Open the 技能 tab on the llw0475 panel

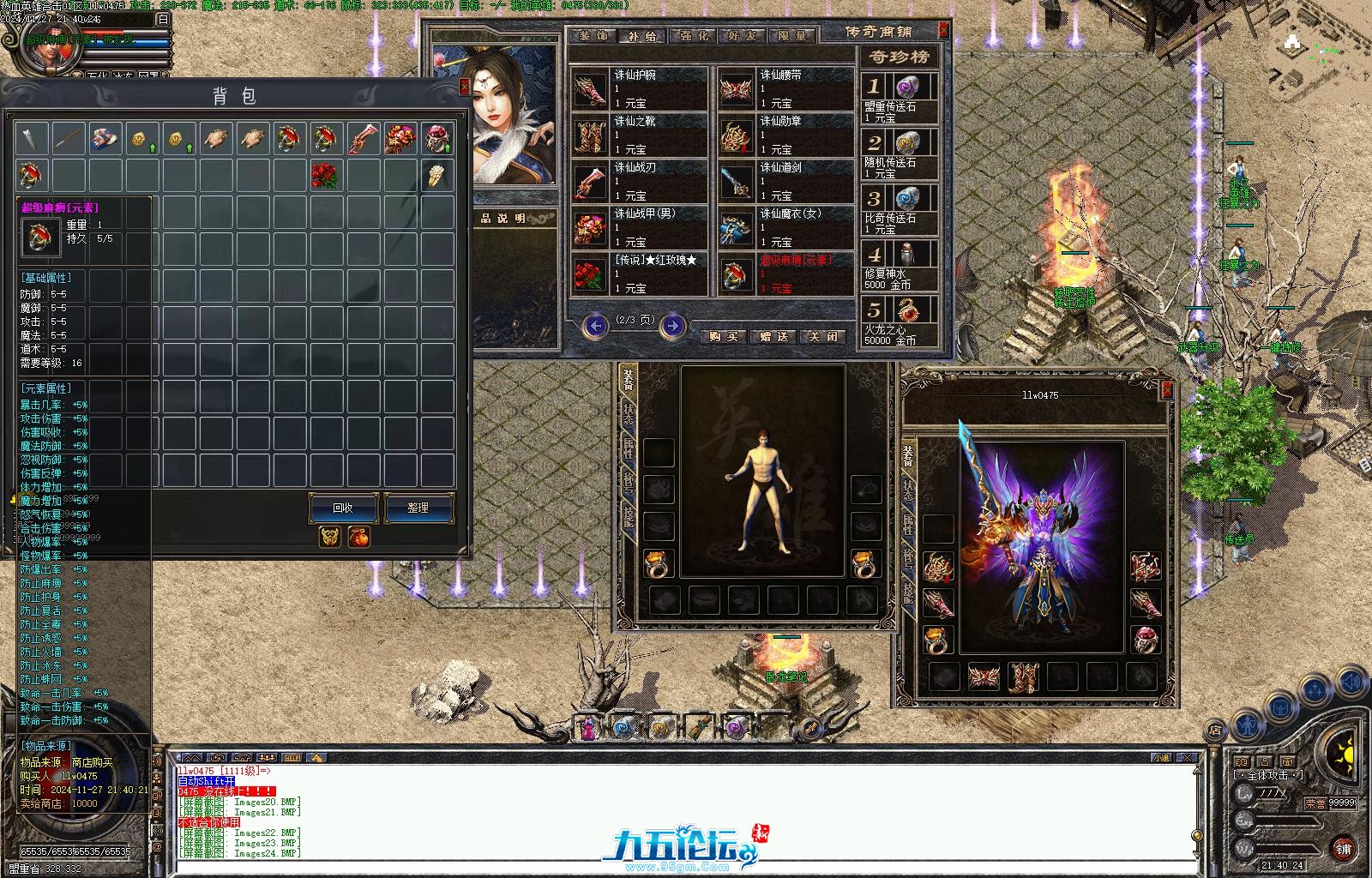[909, 592]
